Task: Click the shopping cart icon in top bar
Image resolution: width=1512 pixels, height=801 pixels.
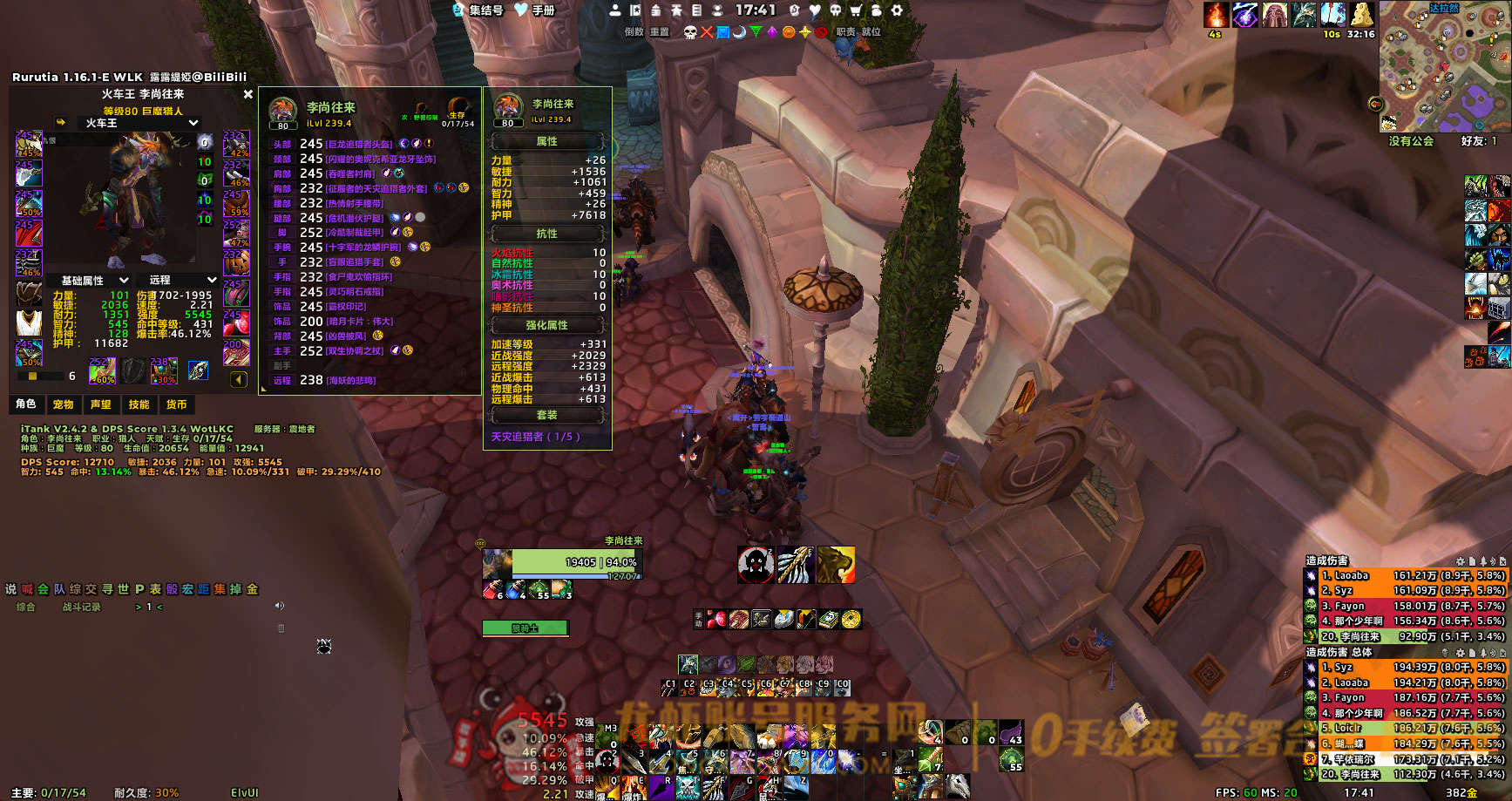Action: (x=856, y=10)
